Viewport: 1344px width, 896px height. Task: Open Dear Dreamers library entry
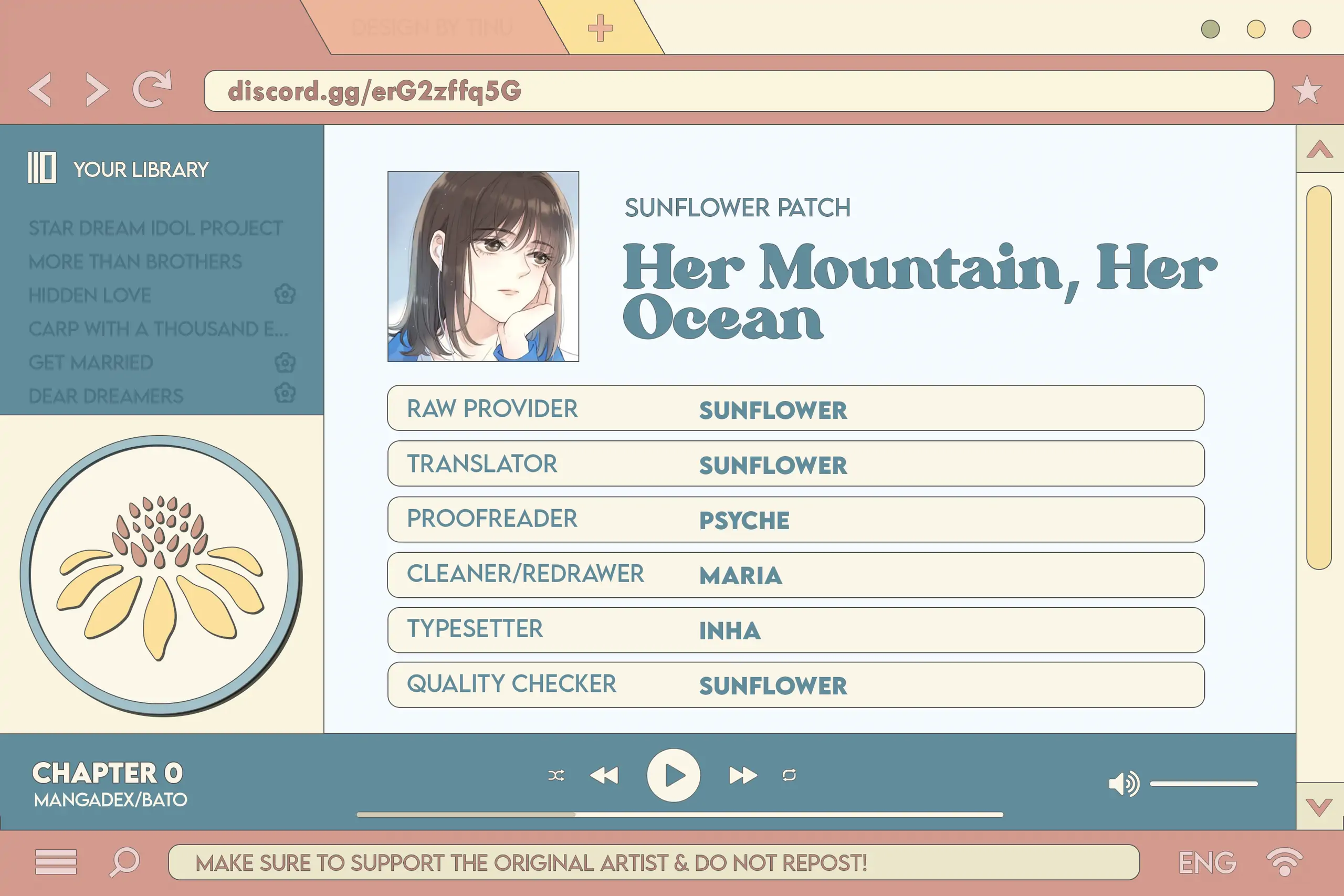(x=106, y=396)
